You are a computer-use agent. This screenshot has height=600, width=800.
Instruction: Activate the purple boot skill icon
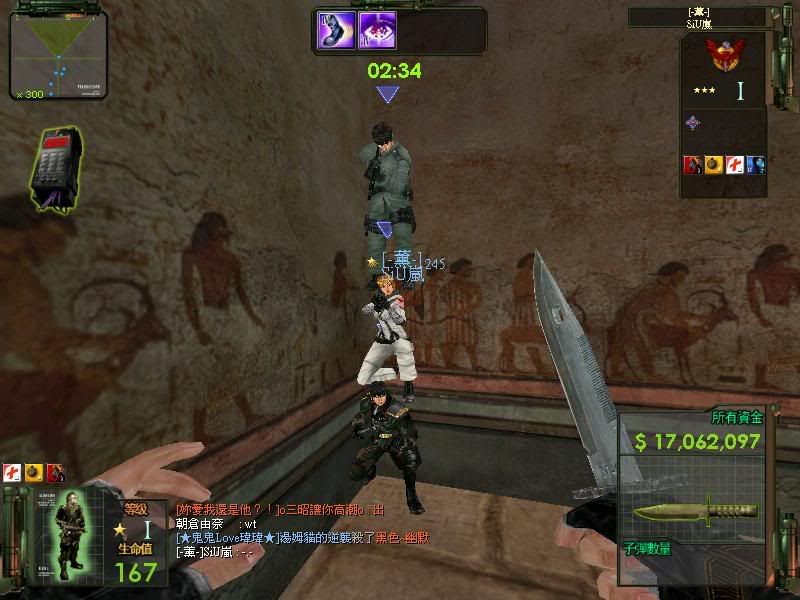pos(337,30)
